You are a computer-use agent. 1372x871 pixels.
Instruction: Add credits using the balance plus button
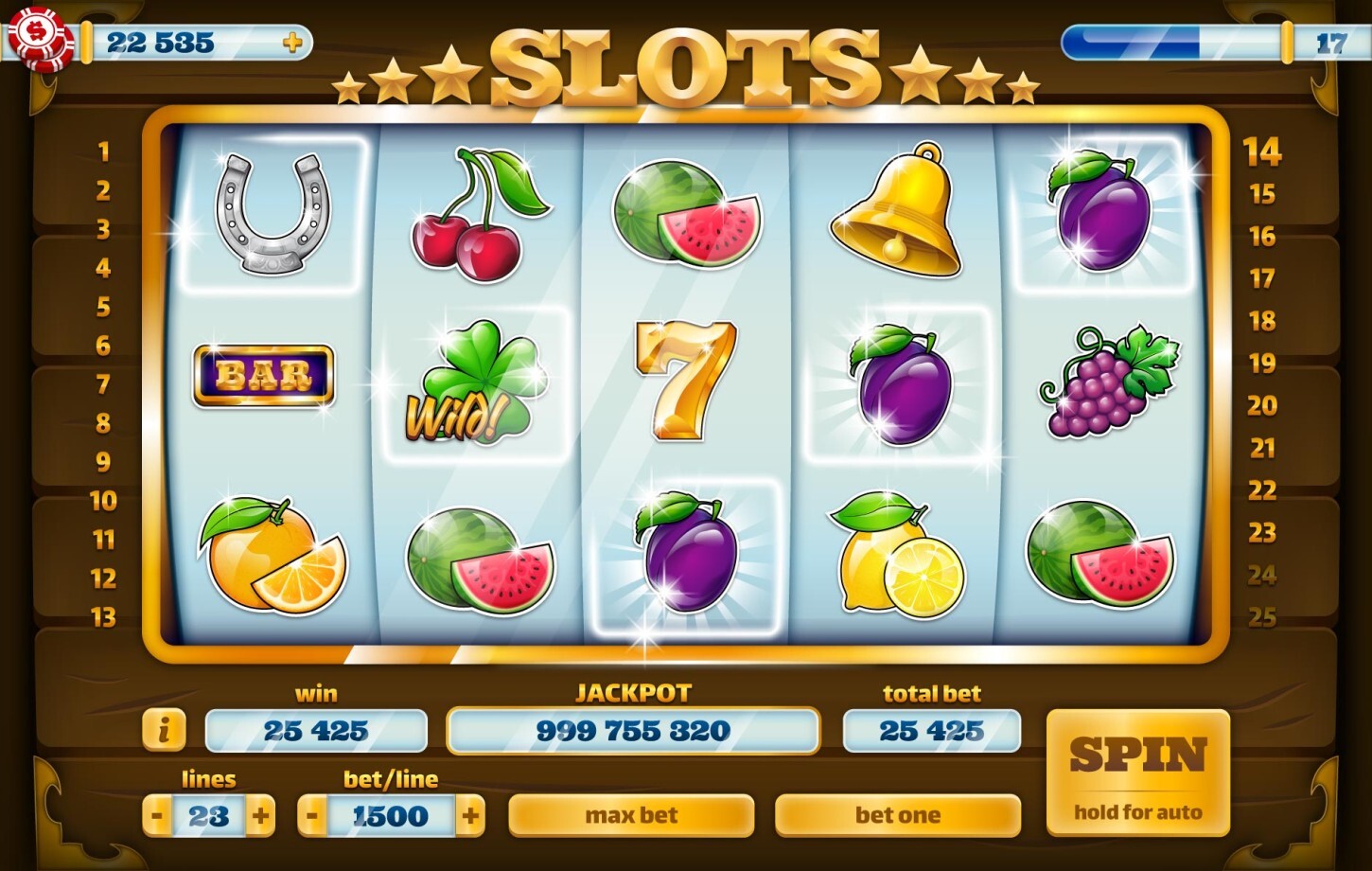[x=293, y=42]
